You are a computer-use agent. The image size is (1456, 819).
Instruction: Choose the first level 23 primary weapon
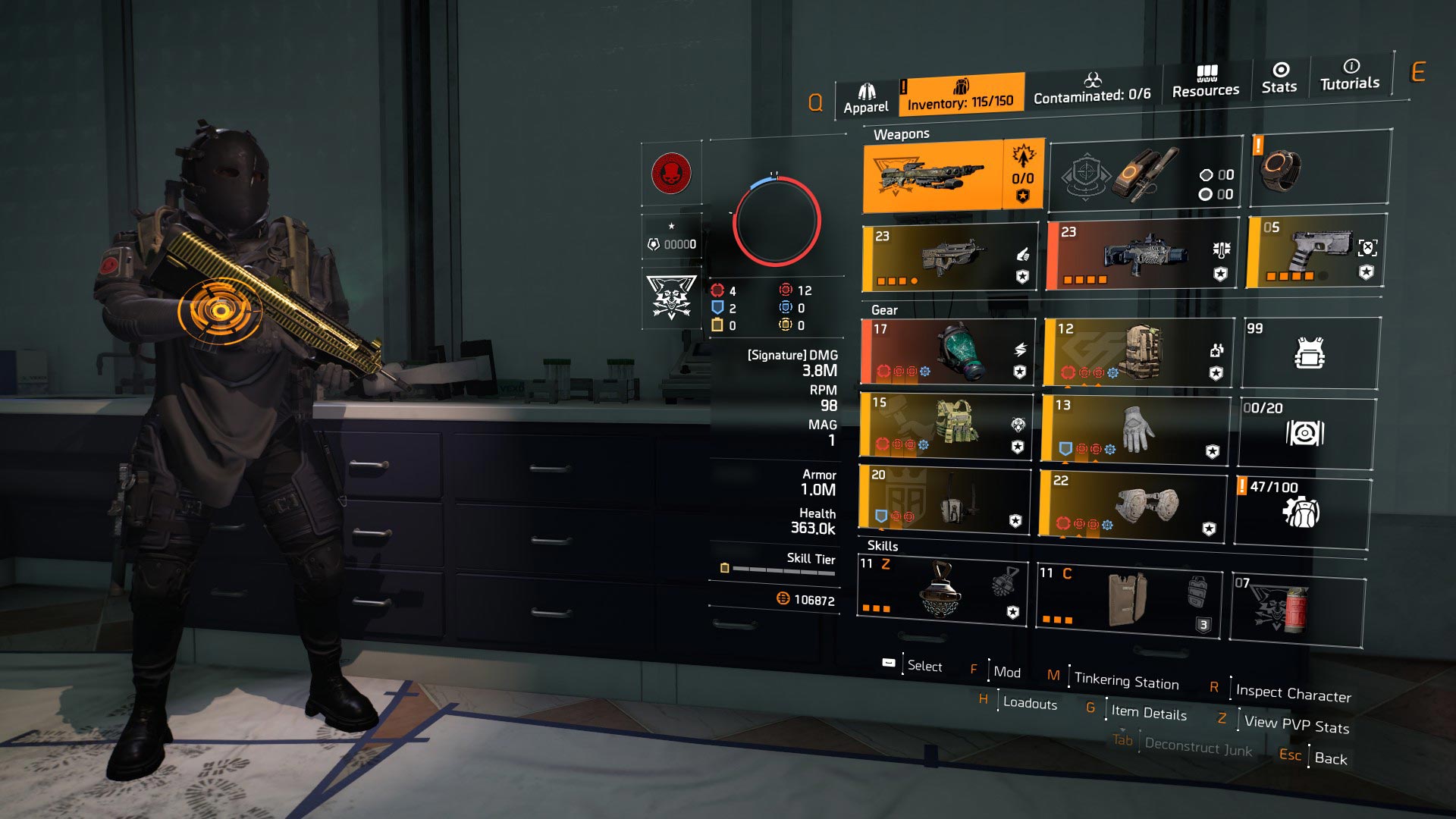point(950,258)
